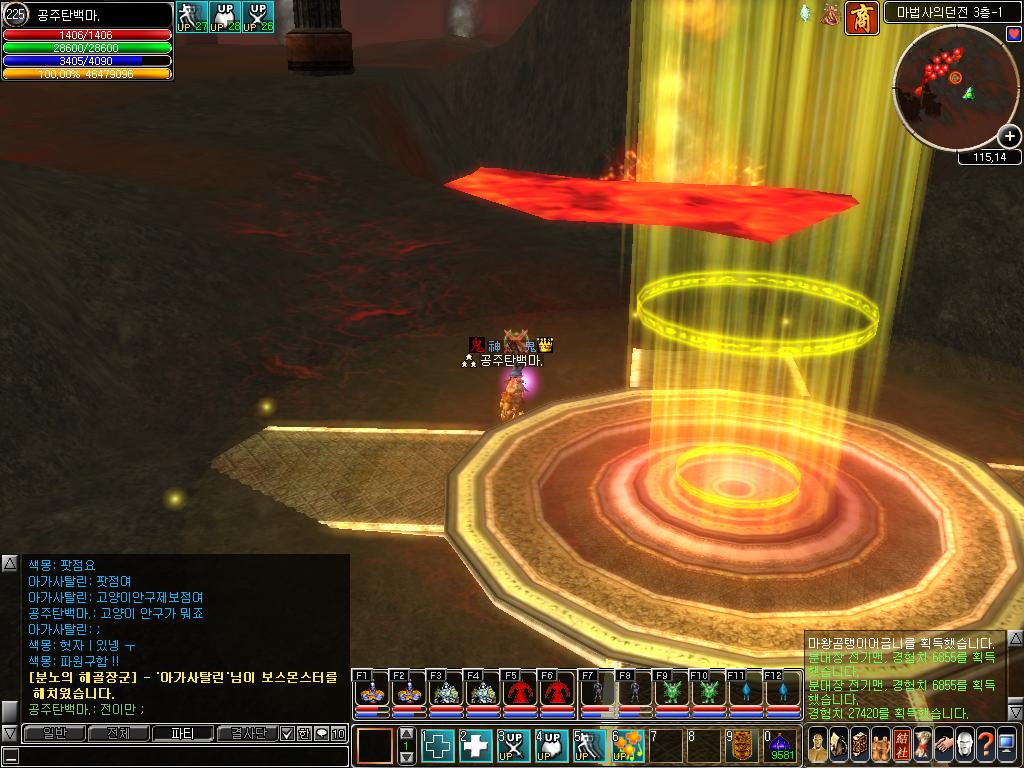
Task: Select the golden tiger emblem in slot 9
Action: (742, 746)
